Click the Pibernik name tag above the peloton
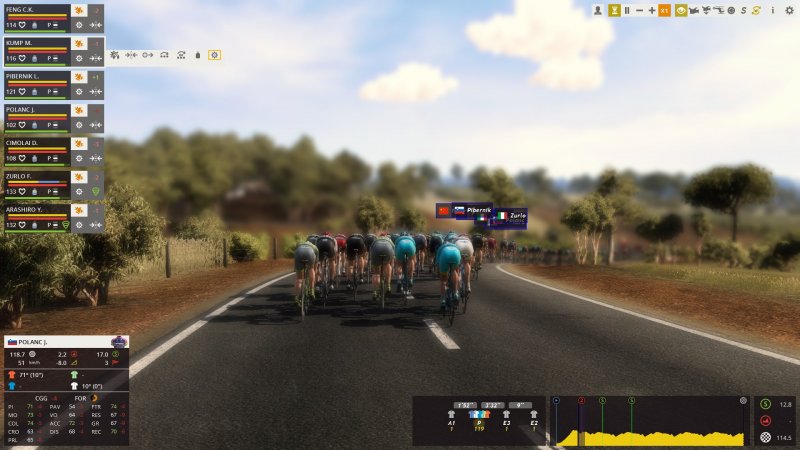The image size is (800, 450). [474, 211]
